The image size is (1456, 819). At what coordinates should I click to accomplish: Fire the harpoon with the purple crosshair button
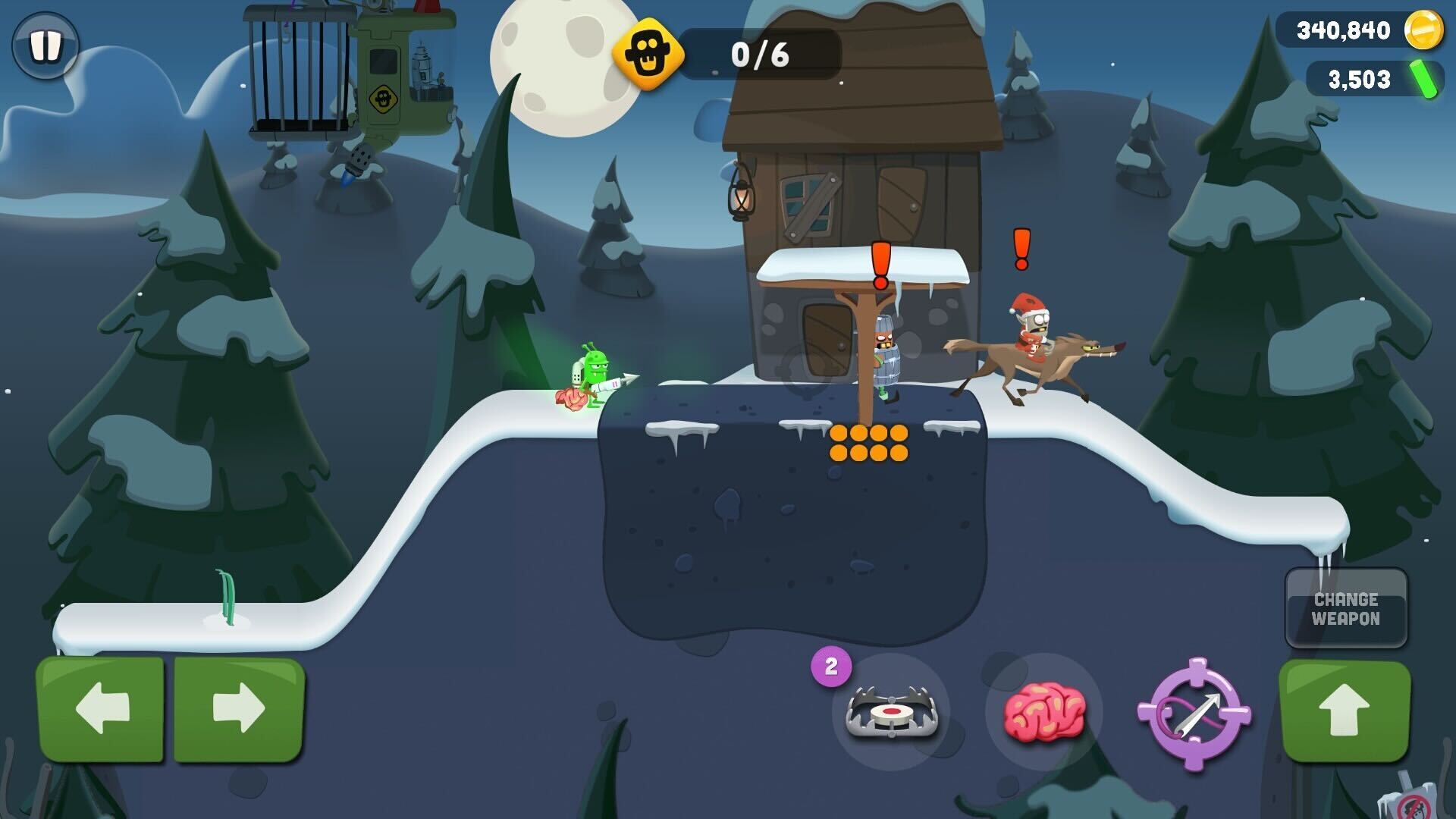(1194, 713)
